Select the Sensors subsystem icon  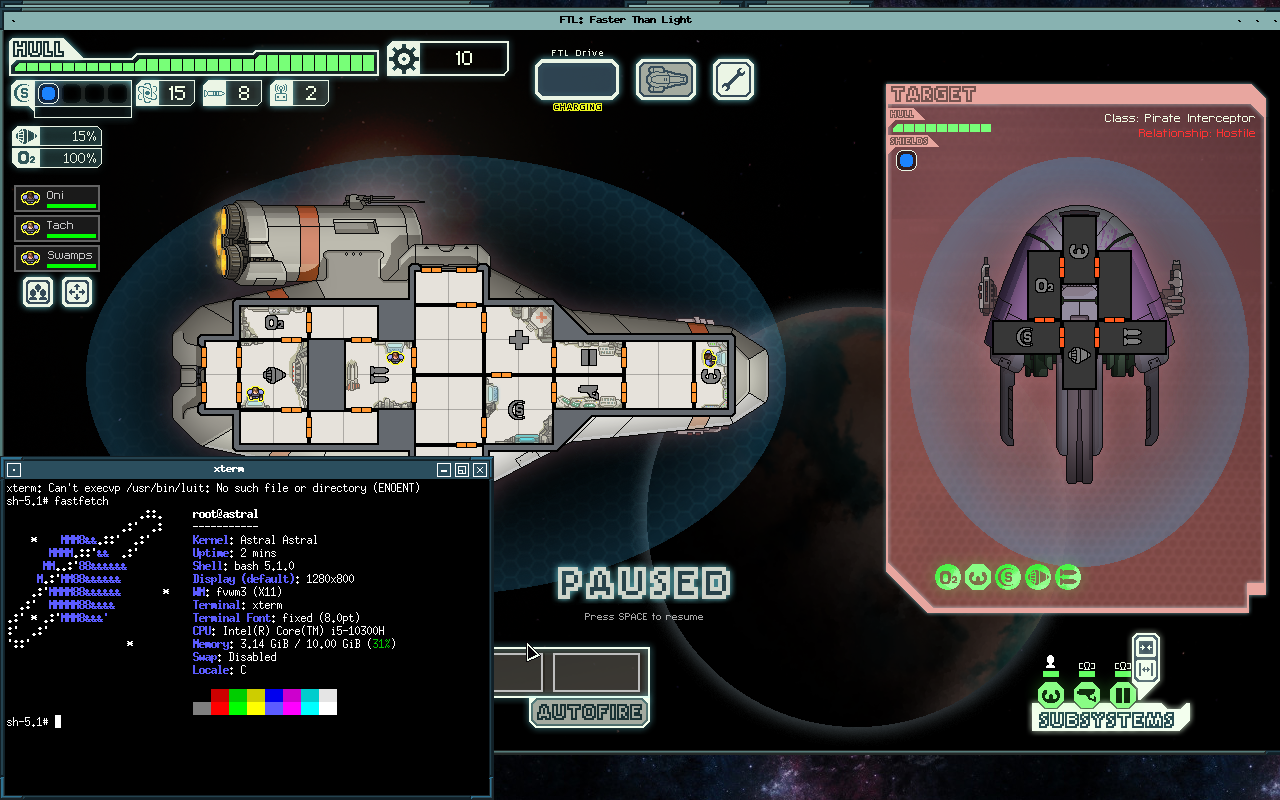tap(1086, 693)
